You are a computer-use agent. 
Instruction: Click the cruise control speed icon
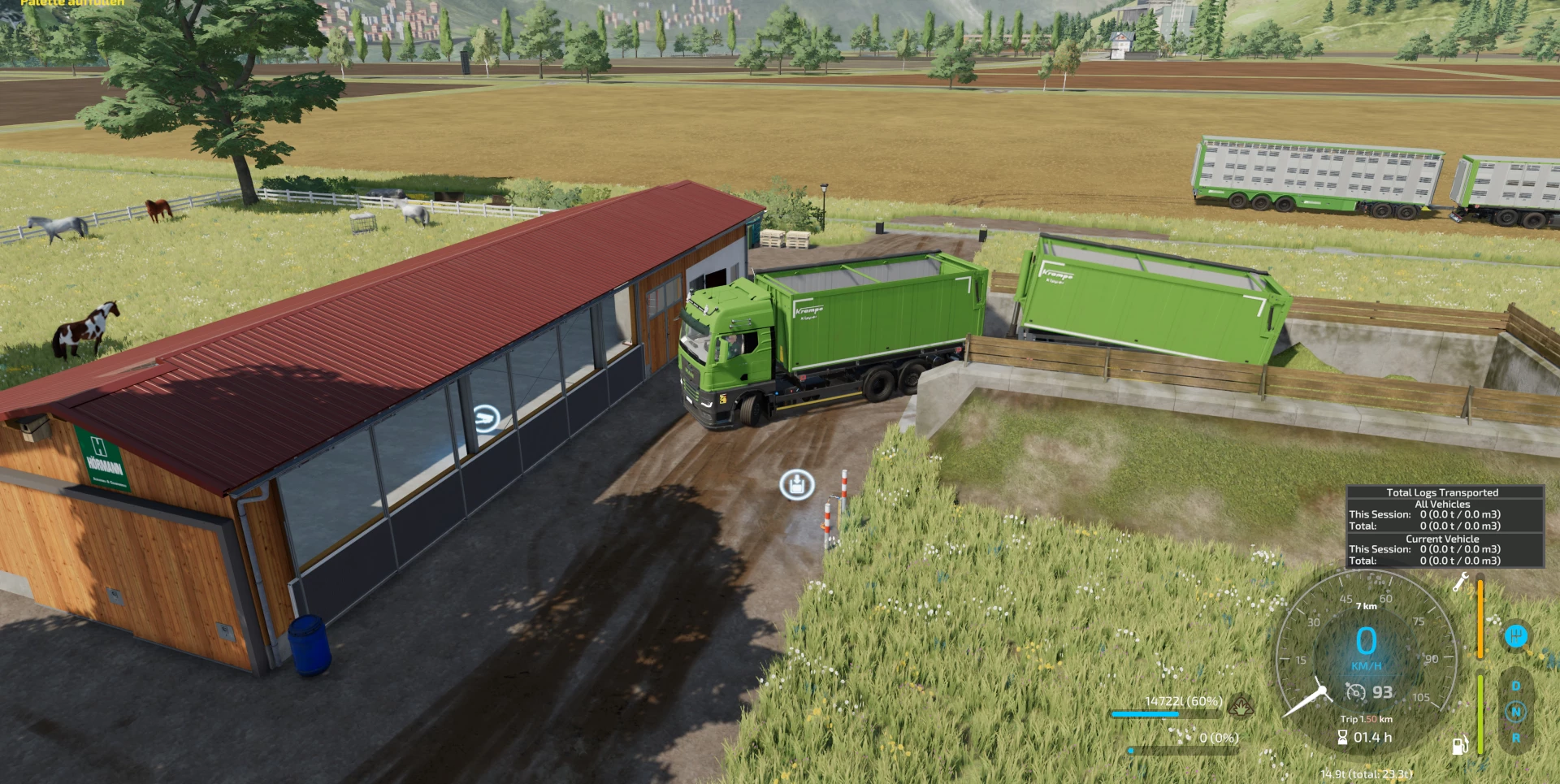pyautogui.click(x=1355, y=691)
